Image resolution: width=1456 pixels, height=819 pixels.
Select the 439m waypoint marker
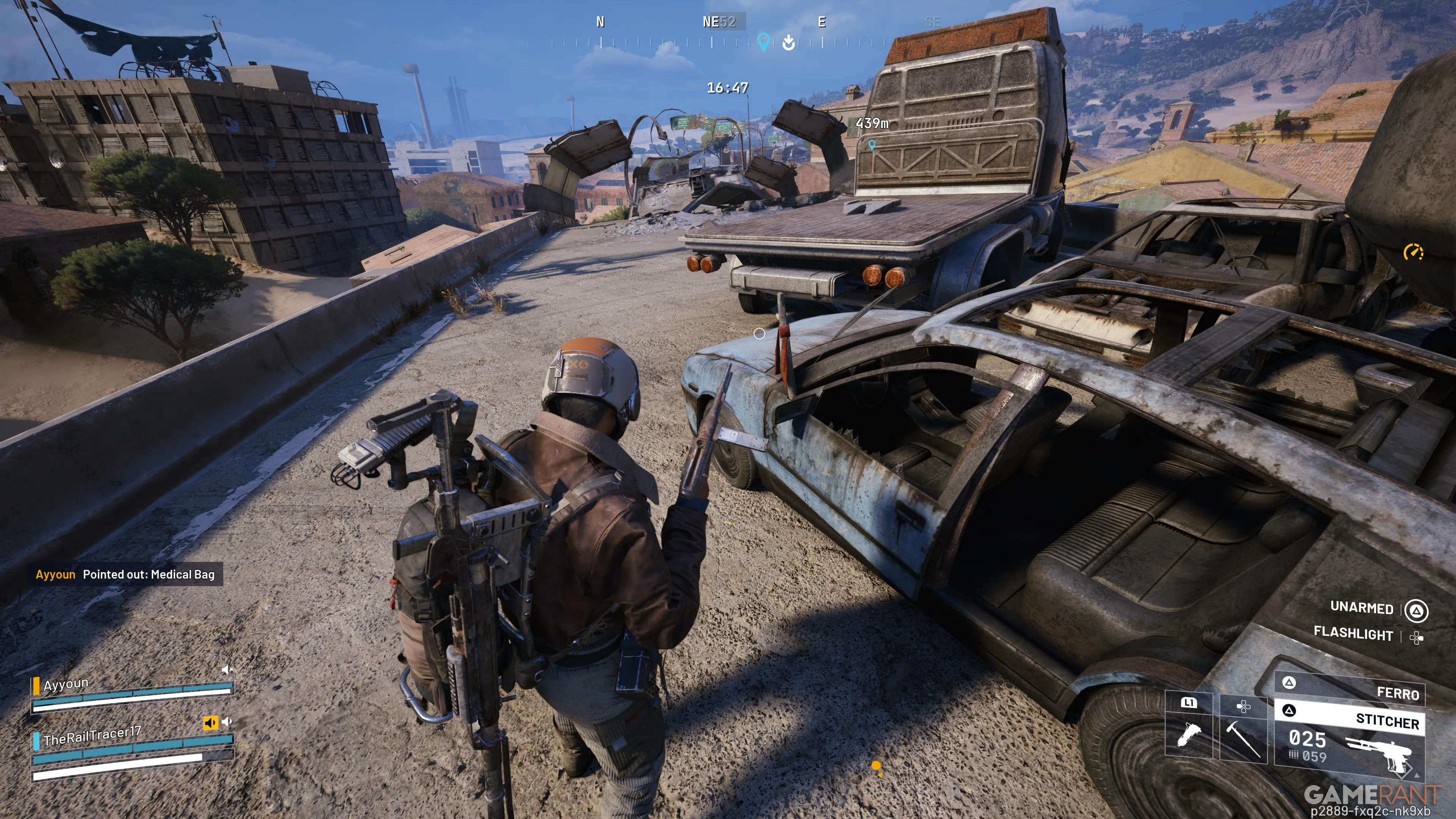(x=872, y=145)
